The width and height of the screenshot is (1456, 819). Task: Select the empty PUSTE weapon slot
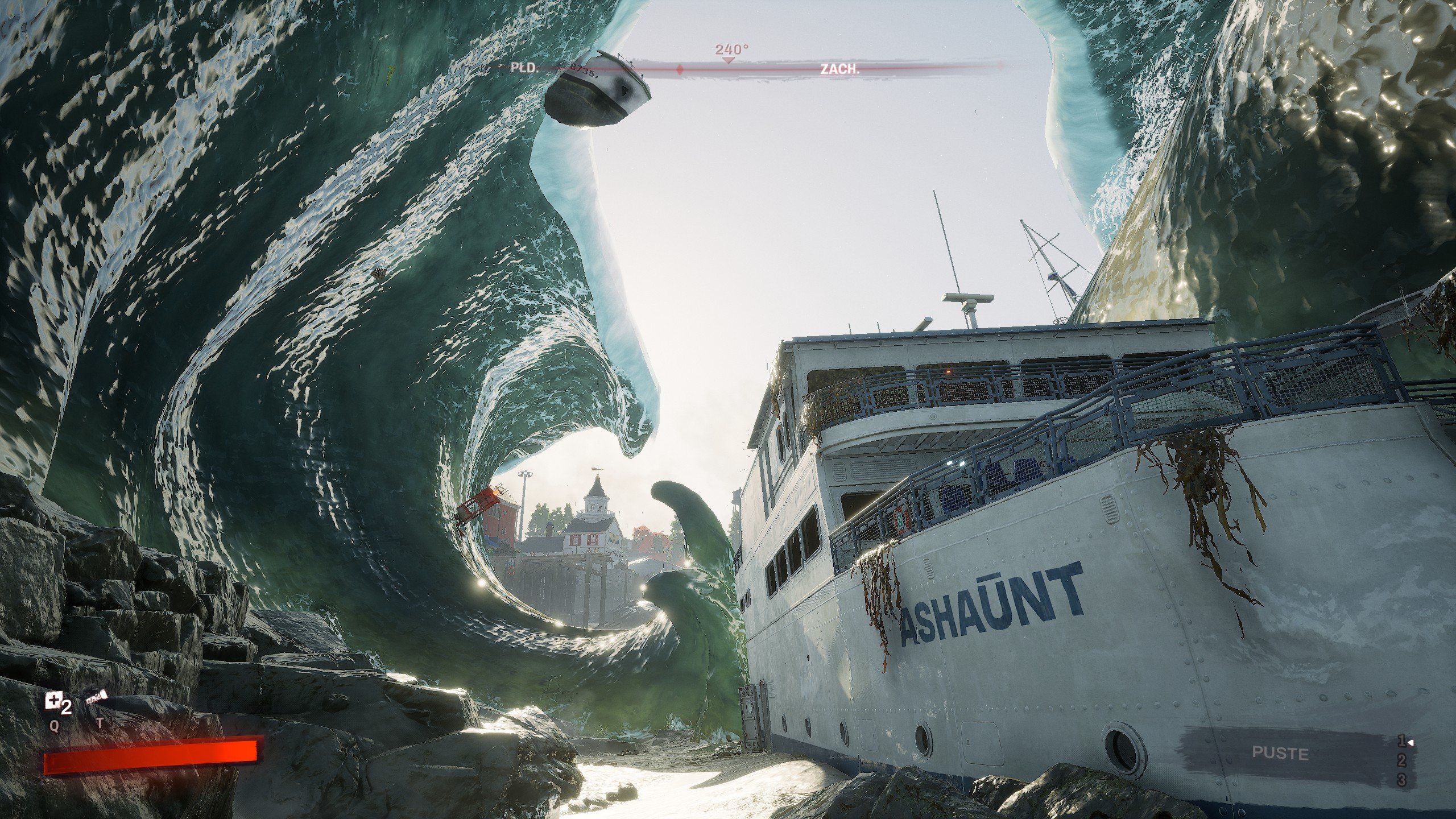[x=1280, y=753]
